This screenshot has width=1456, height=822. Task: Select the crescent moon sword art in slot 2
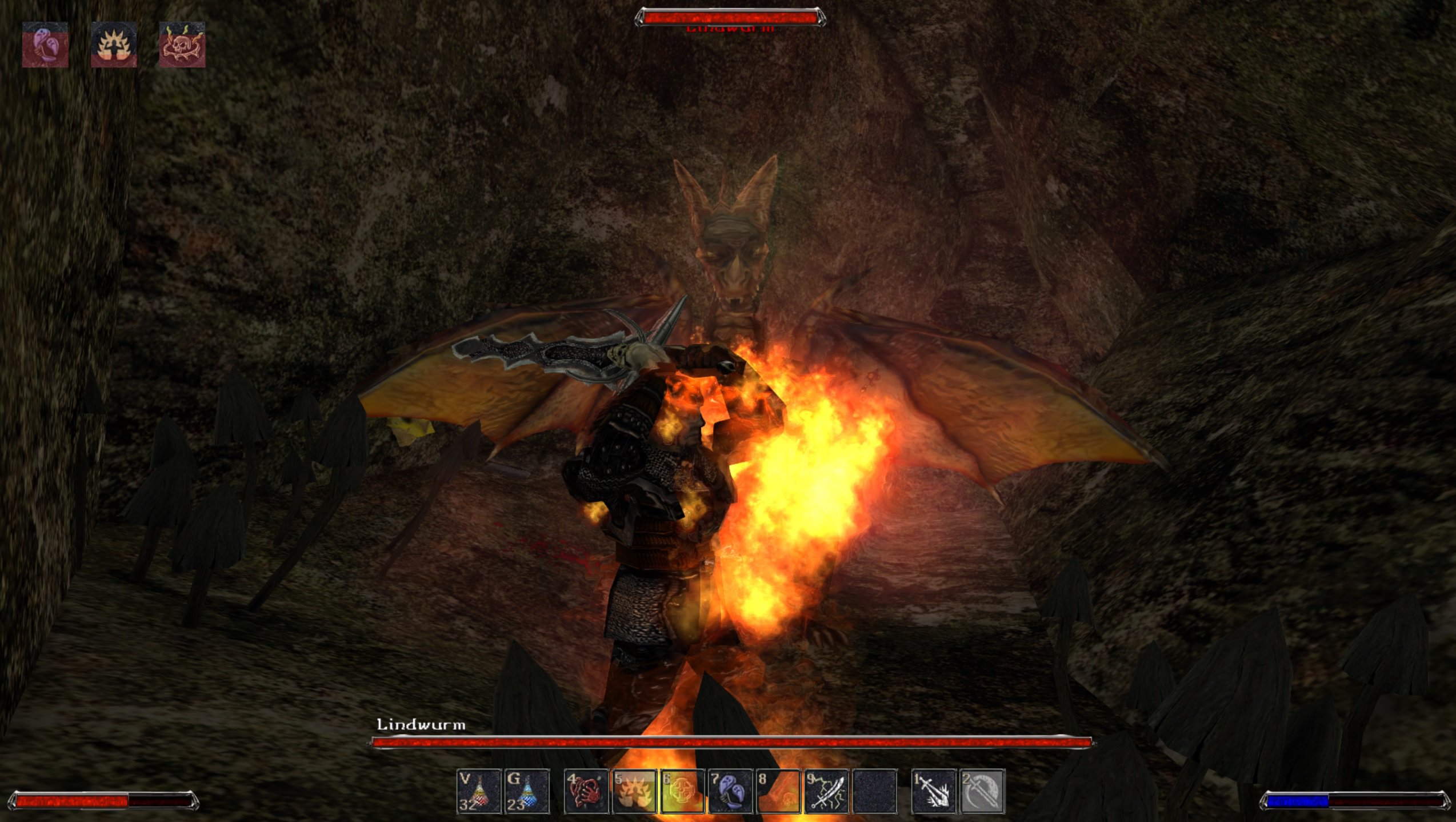tap(982, 791)
